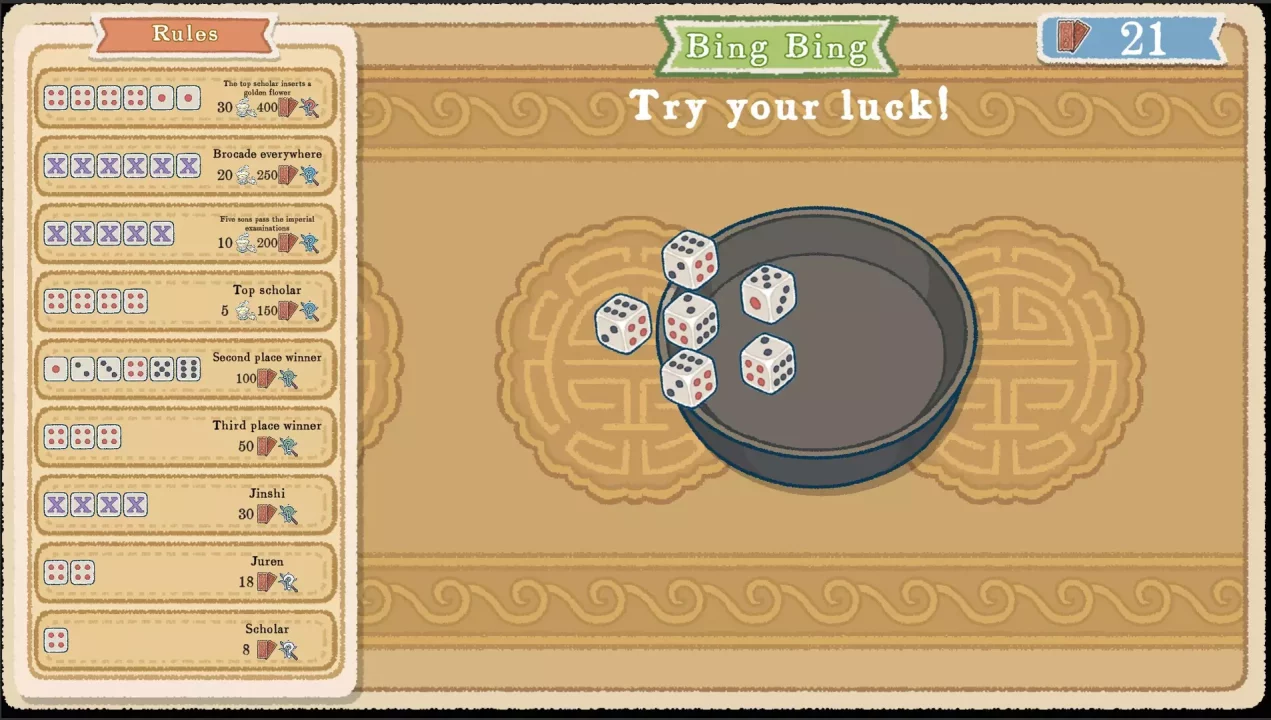Select the golden flower top scholar rule row
The image size is (1271, 720).
185,98
